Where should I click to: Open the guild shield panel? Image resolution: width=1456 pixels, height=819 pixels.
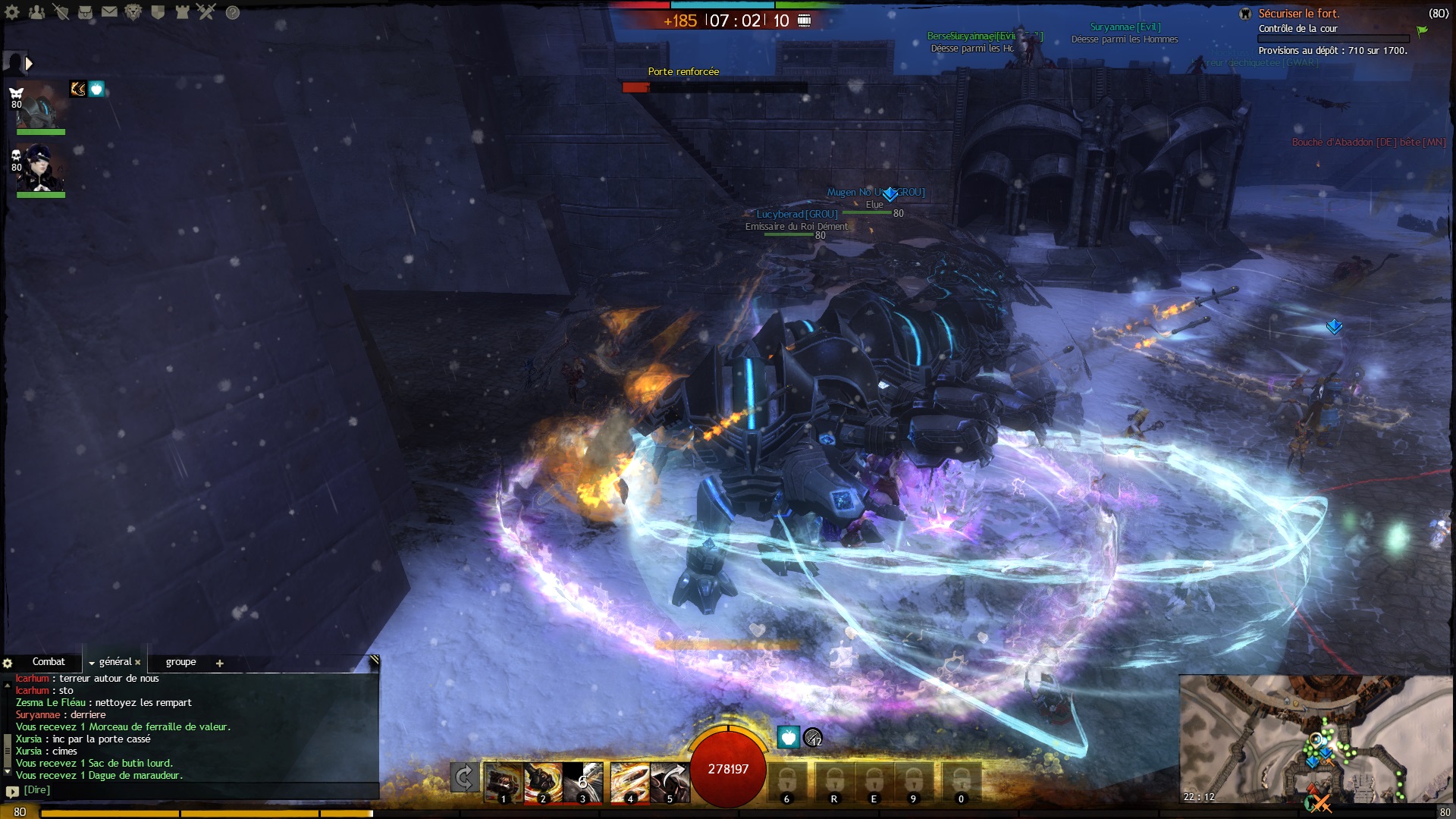158,12
